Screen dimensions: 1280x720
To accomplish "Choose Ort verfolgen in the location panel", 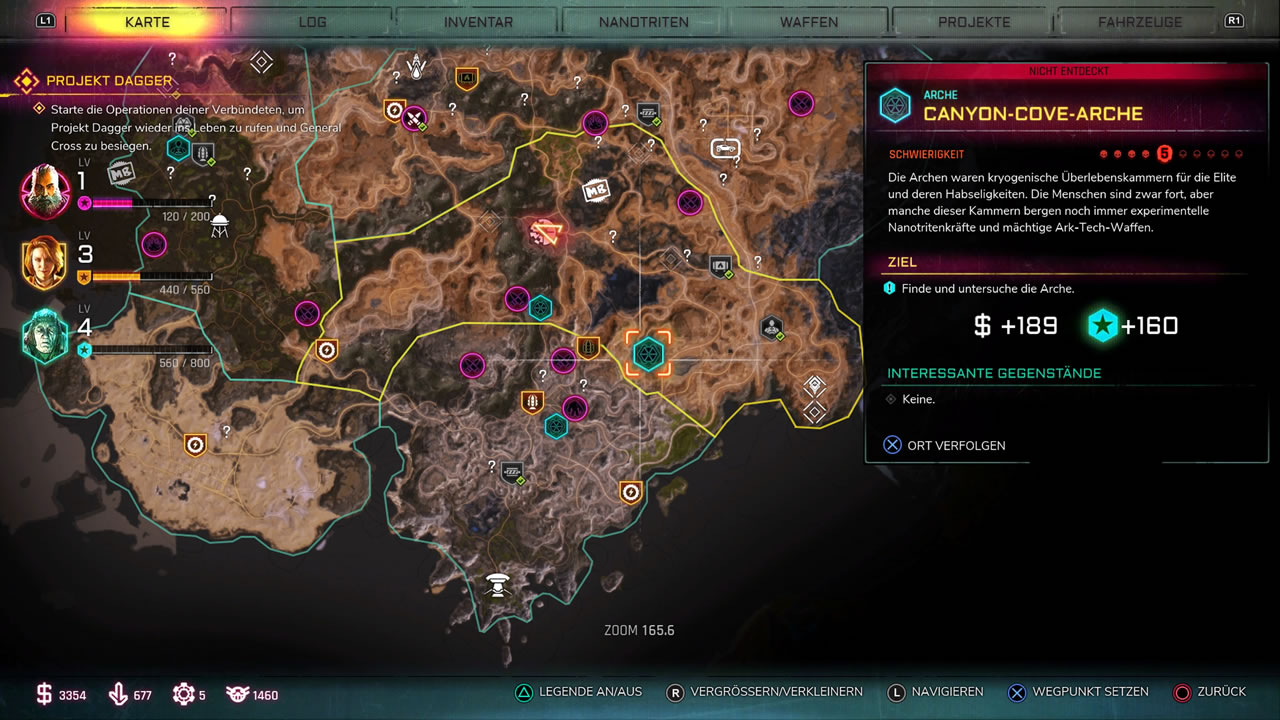I will click(x=956, y=445).
